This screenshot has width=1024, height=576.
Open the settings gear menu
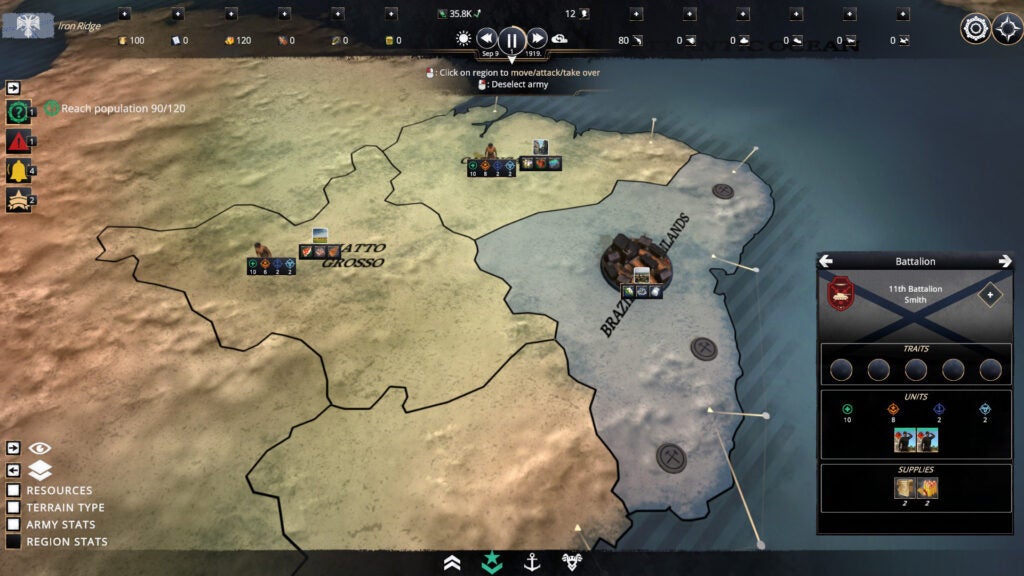(x=975, y=28)
